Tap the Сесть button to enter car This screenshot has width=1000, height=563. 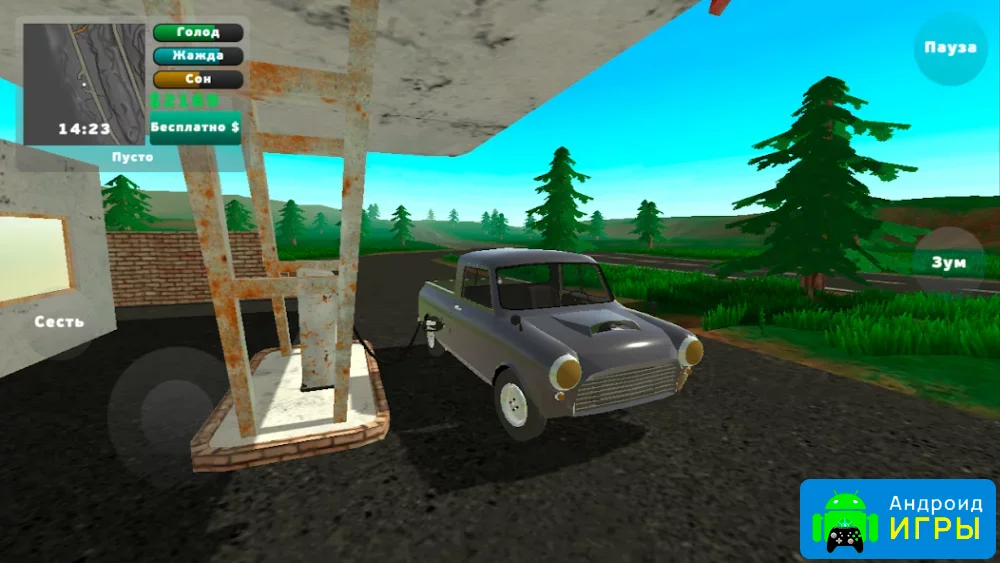tap(60, 322)
